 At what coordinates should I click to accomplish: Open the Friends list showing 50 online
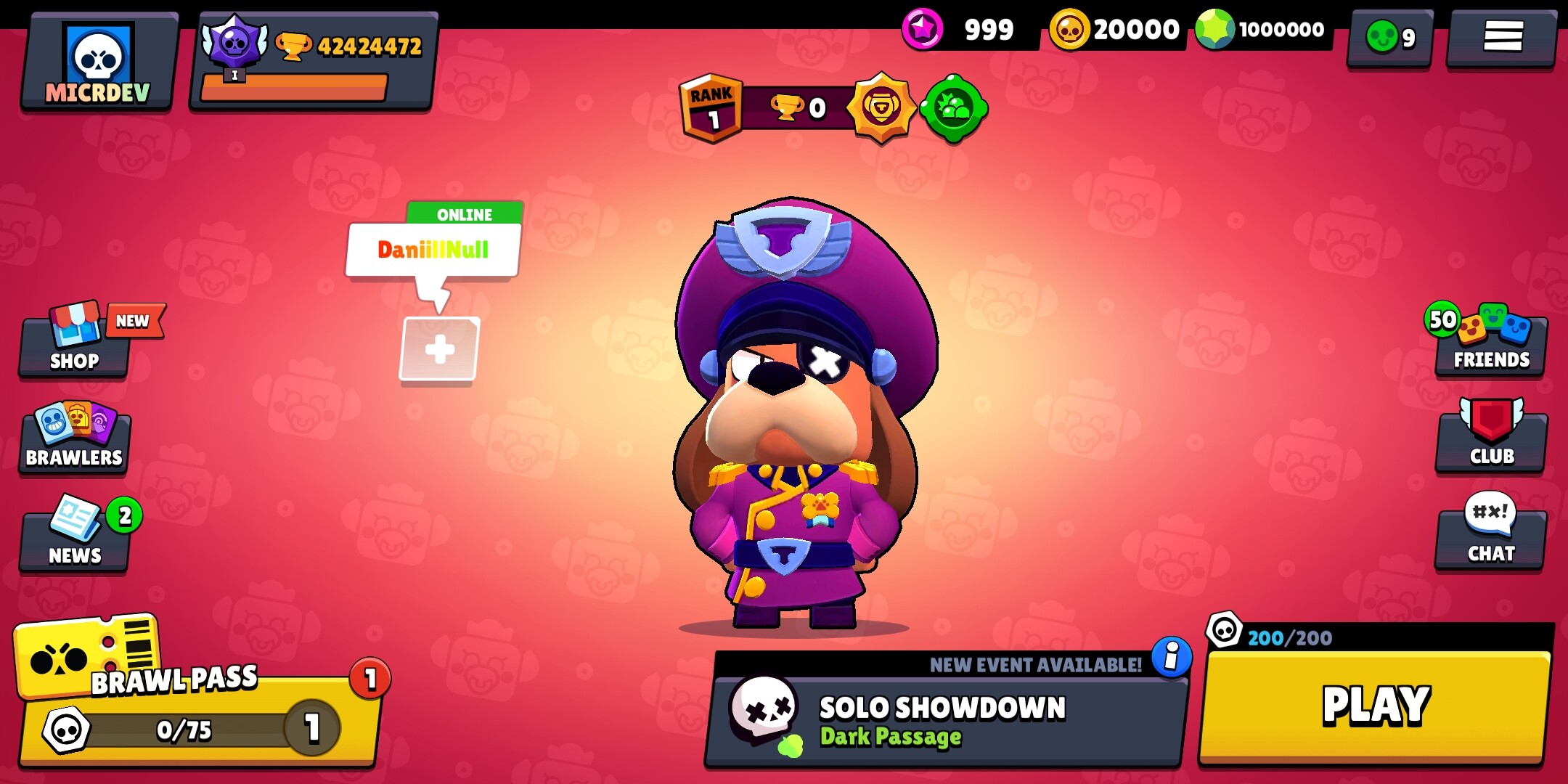(1490, 341)
